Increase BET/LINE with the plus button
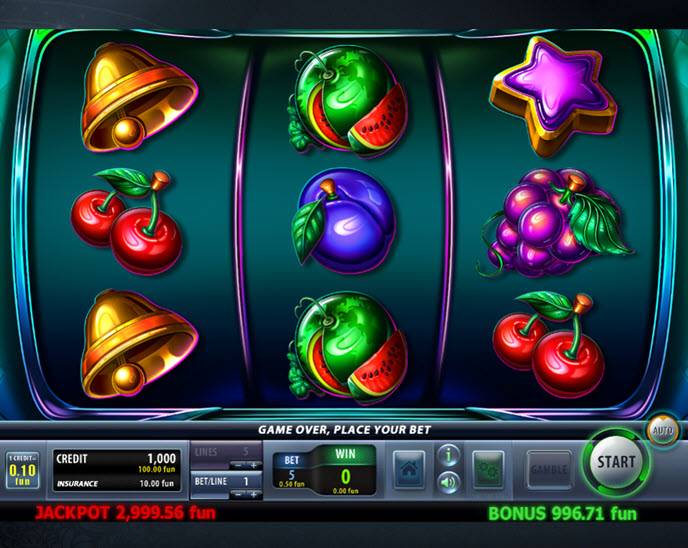The image size is (688, 548). [x=254, y=494]
